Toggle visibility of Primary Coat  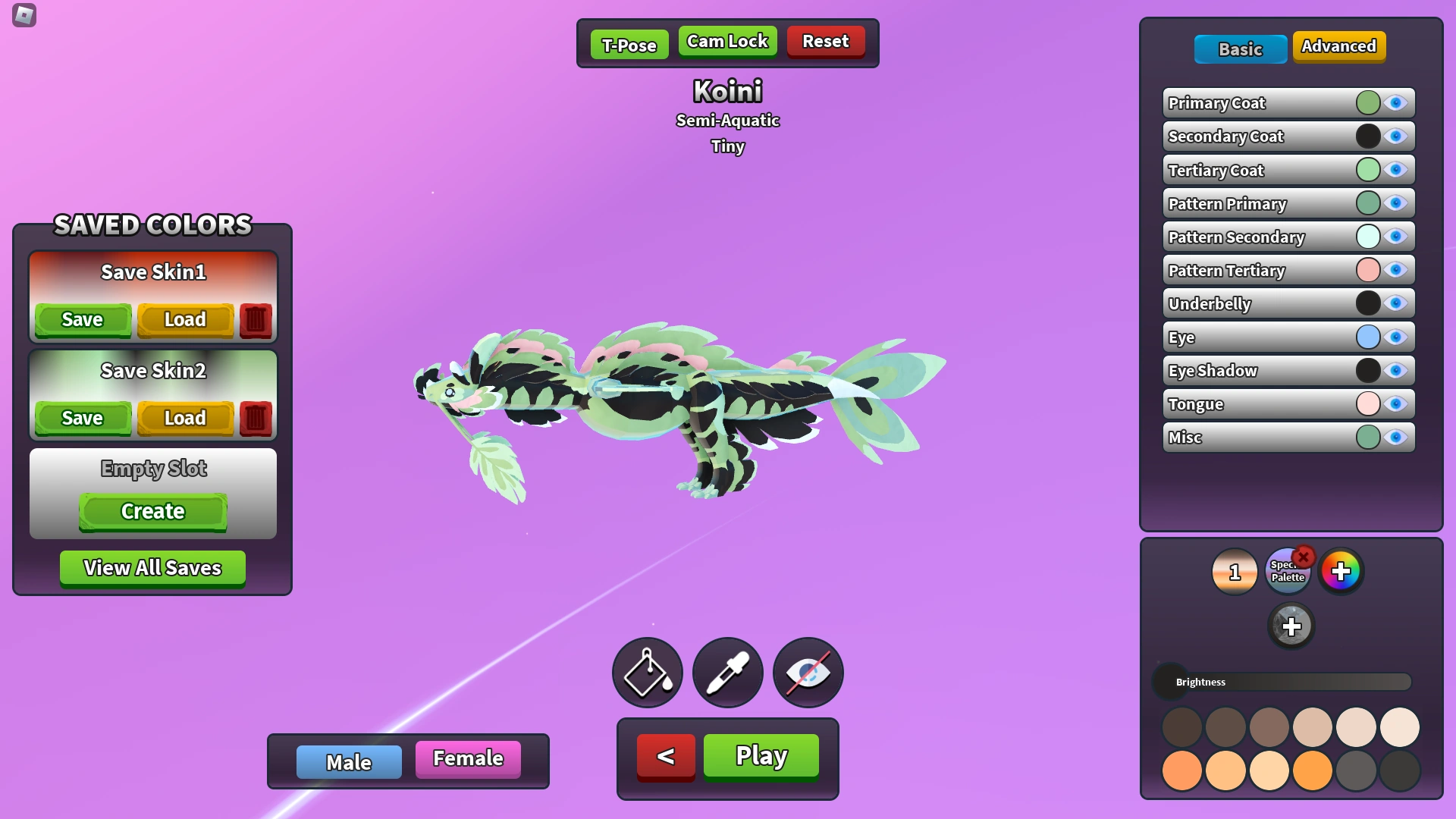pos(1396,102)
